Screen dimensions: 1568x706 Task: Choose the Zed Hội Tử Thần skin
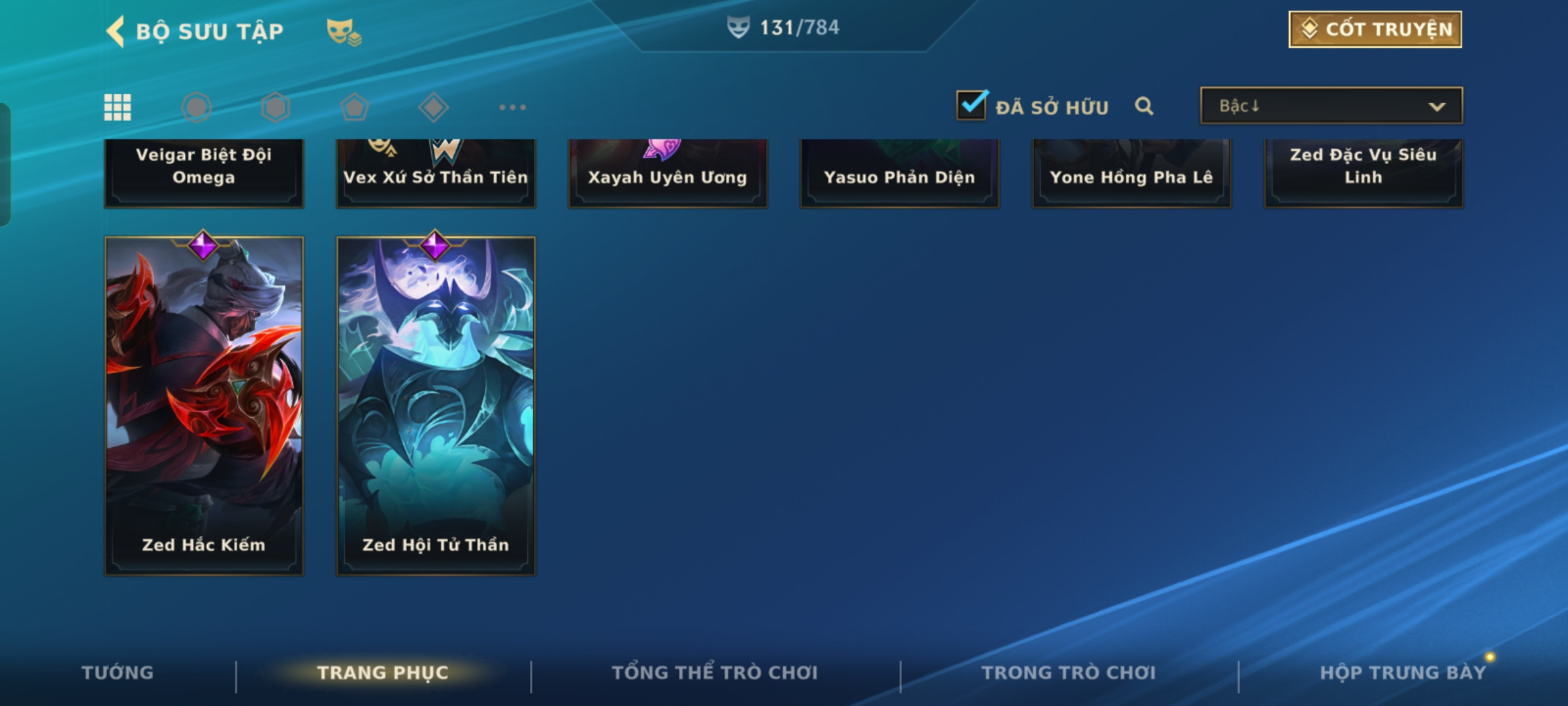pos(436,405)
